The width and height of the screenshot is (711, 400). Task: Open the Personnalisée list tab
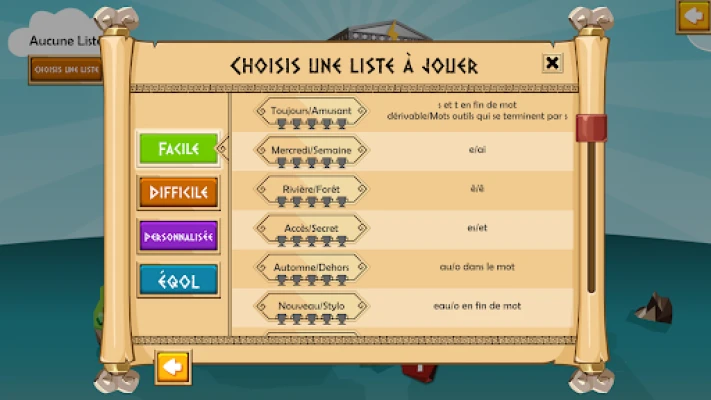(x=178, y=236)
